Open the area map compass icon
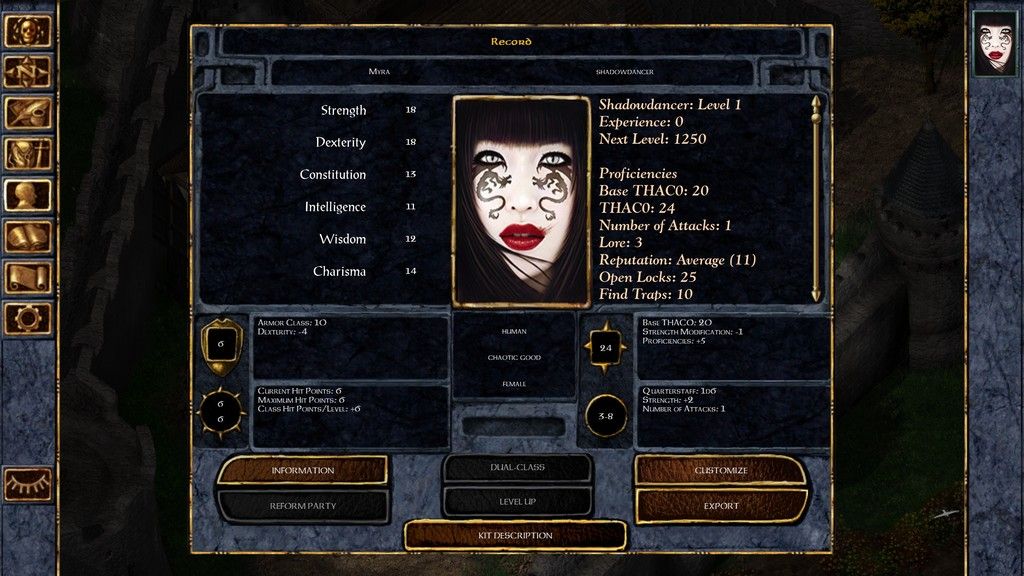Image resolution: width=1024 pixels, height=576 pixels. 28,71
